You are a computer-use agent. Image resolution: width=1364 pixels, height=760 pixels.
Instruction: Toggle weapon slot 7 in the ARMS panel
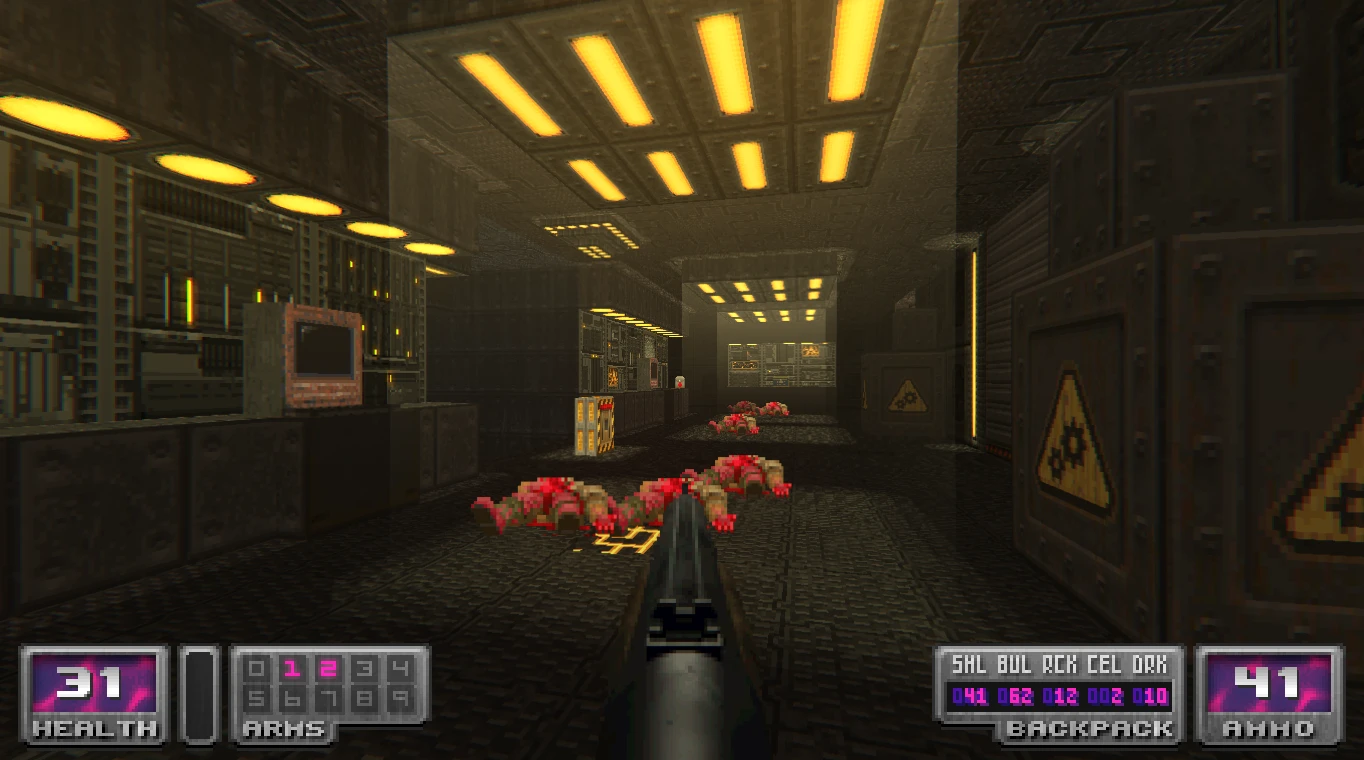pyautogui.click(x=328, y=698)
